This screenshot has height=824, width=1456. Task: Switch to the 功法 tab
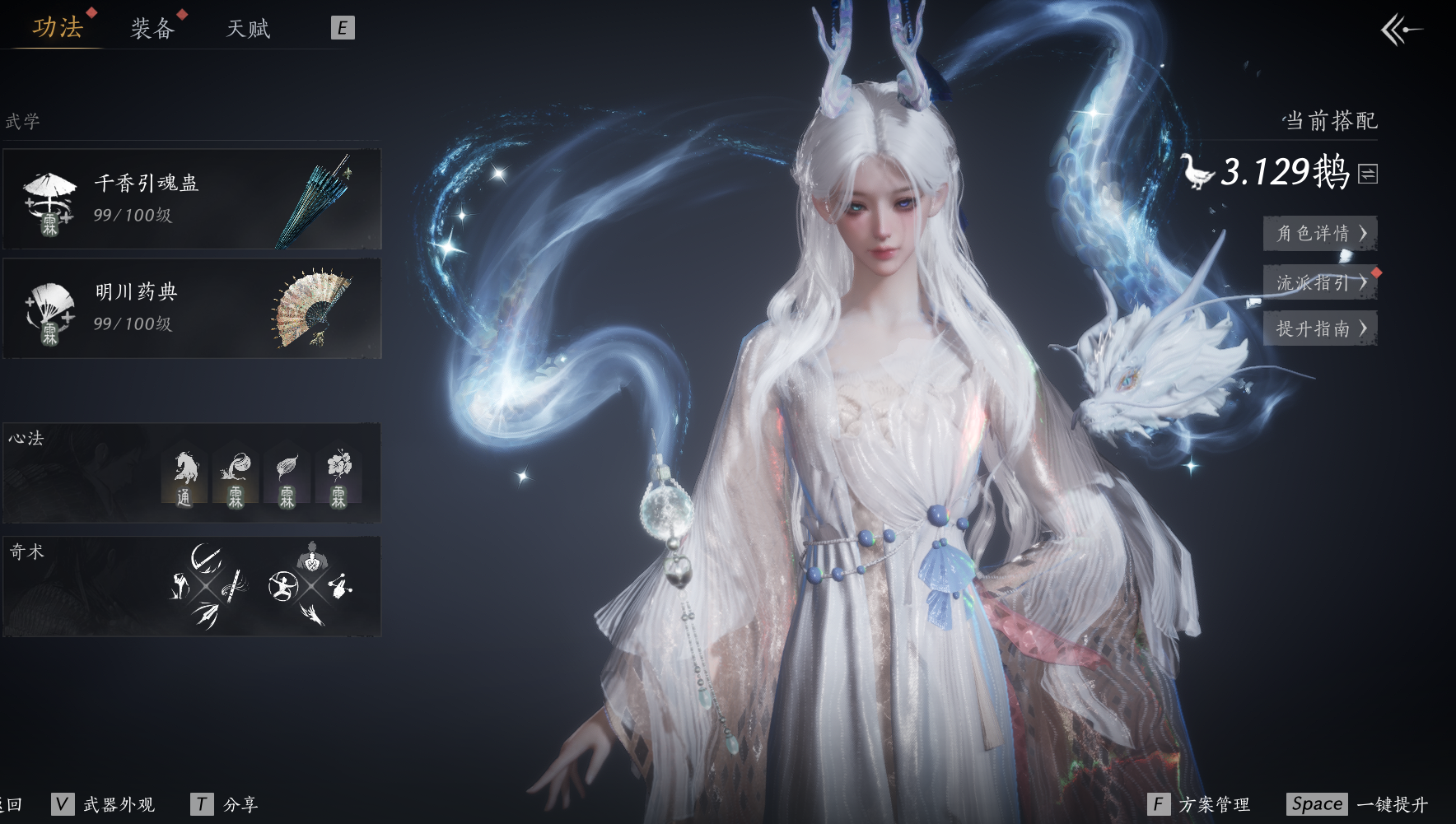click(x=58, y=28)
